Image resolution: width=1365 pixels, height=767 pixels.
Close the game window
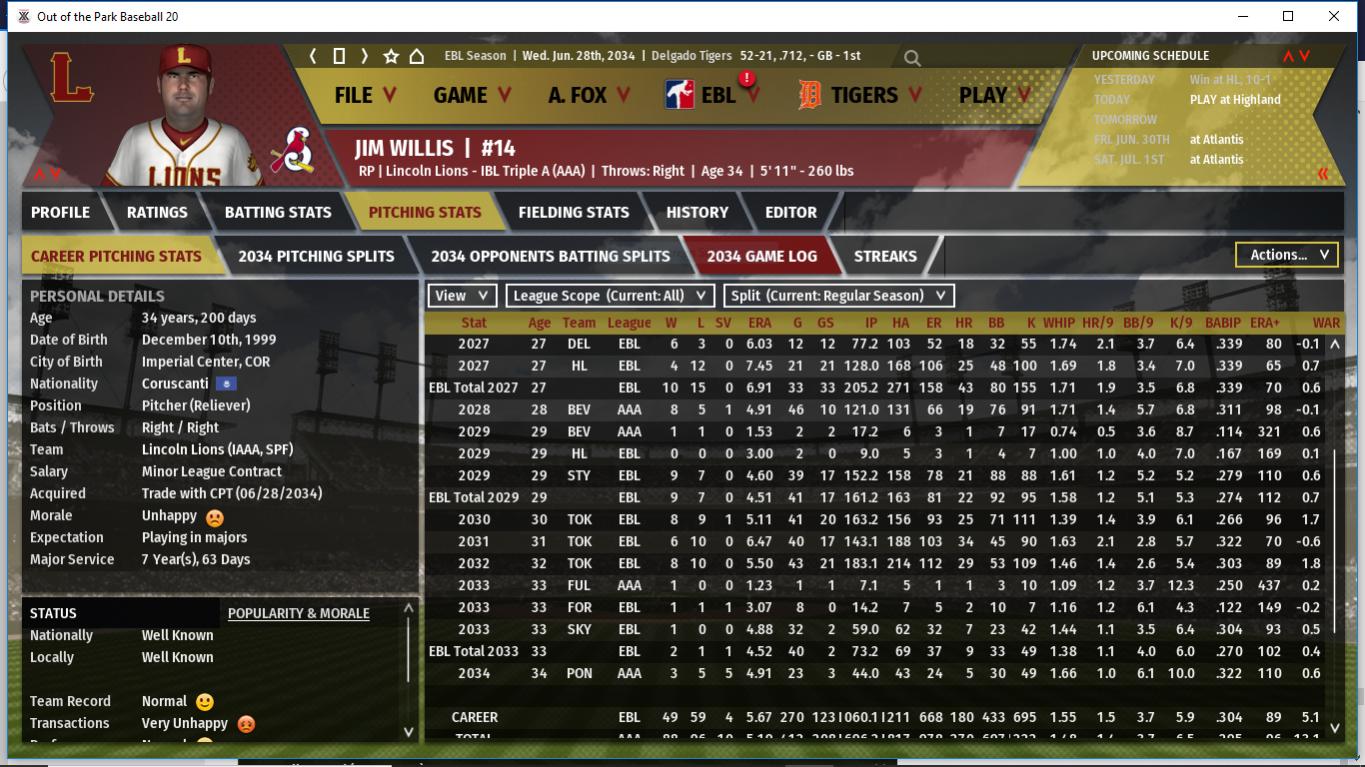click(x=1333, y=16)
